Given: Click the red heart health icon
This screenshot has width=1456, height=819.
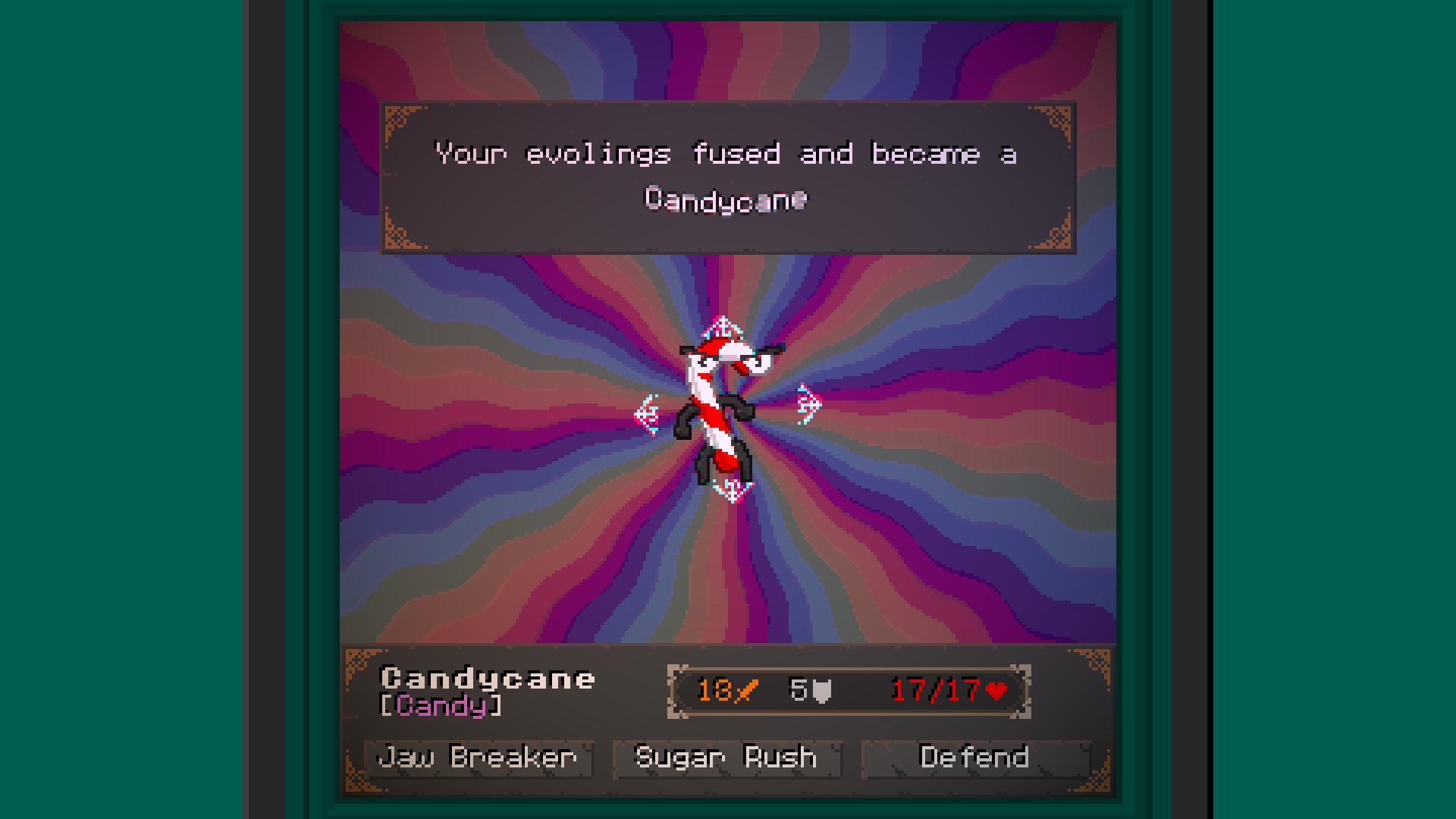Looking at the screenshot, I should (994, 691).
